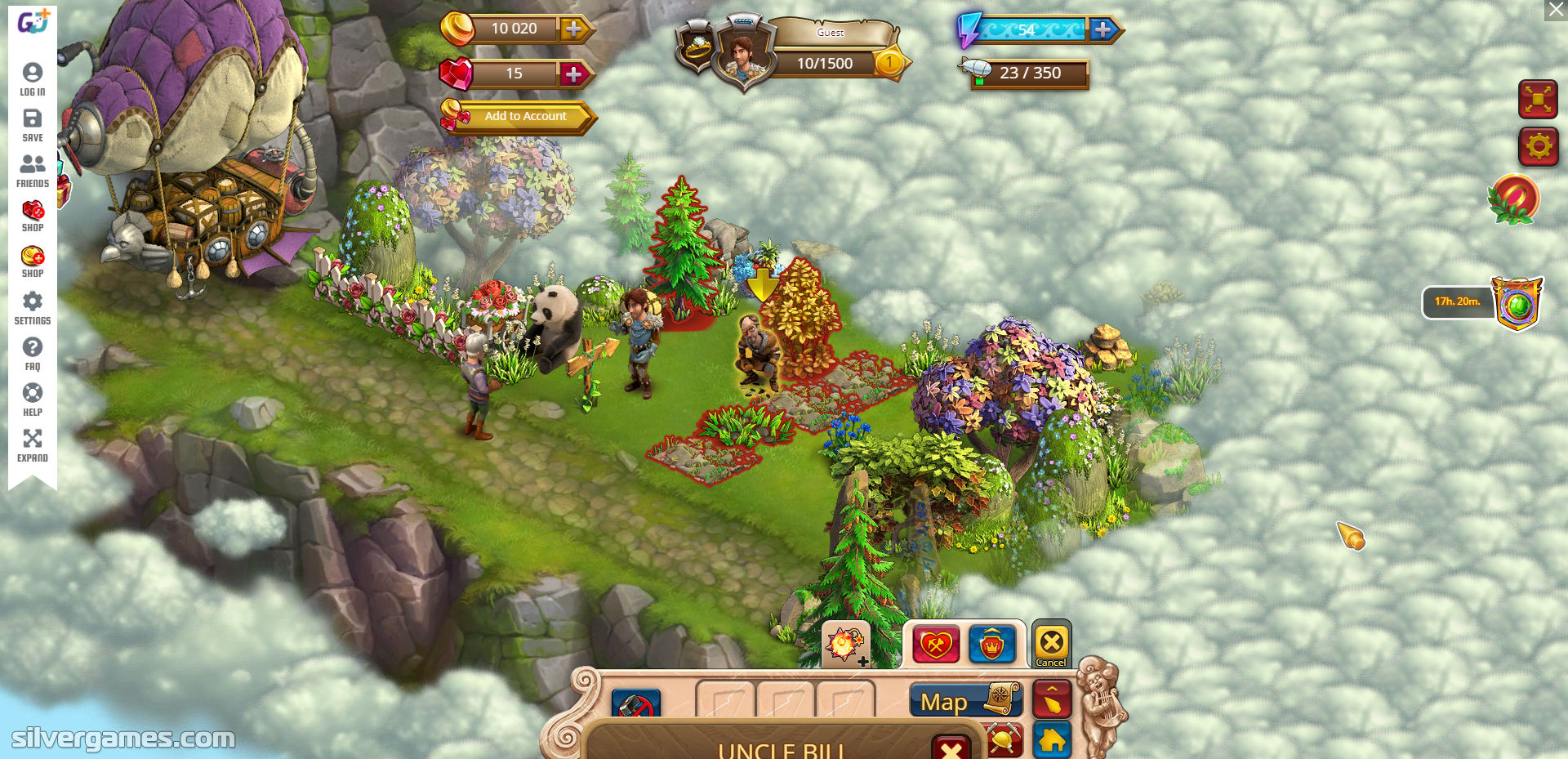This screenshot has width=1568, height=759.
Task: Open the sidebar Settings gear
Action: tap(33, 307)
